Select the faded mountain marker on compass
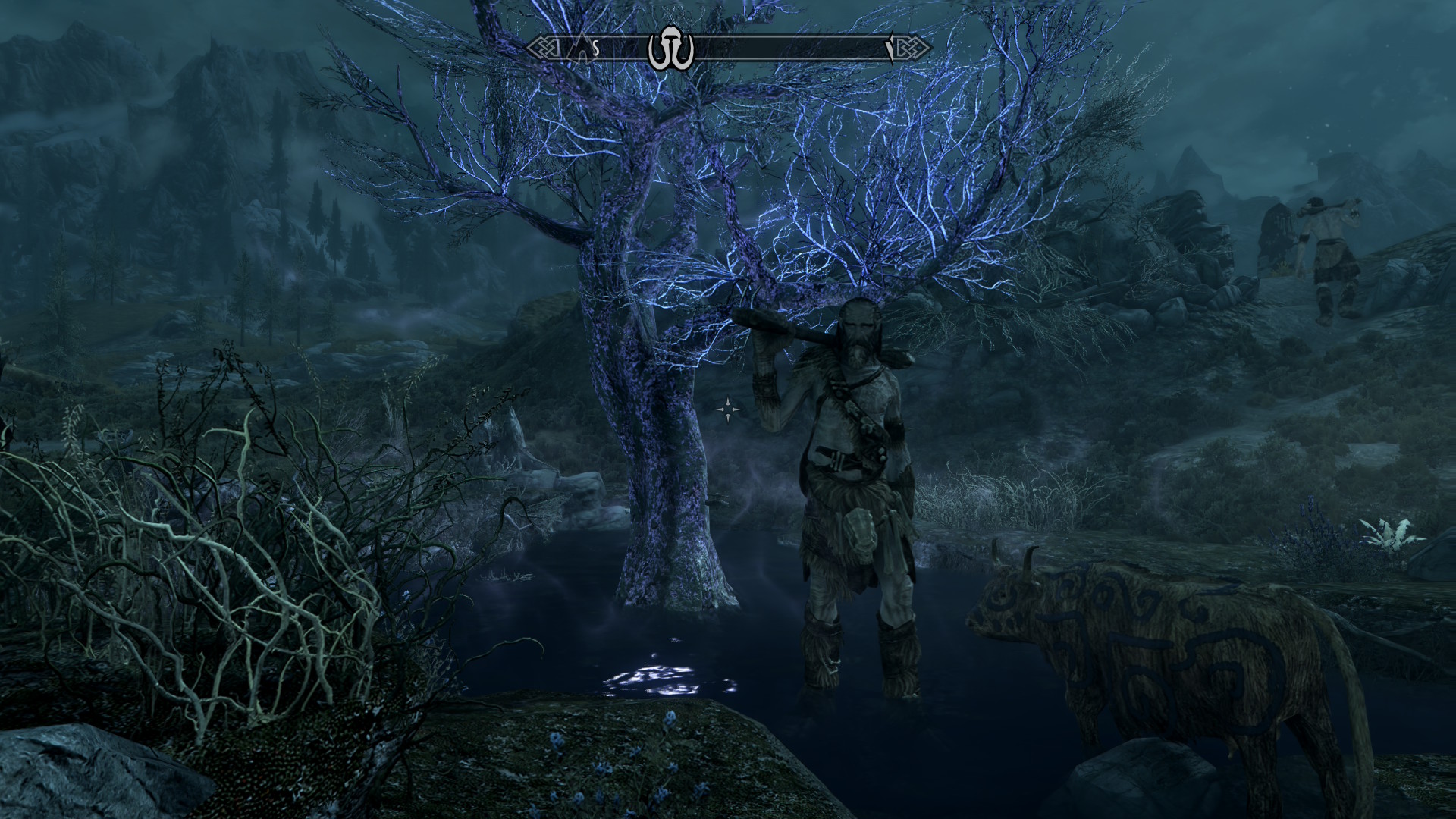Viewport: 1456px width, 819px height. pyautogui.click(x=582, y=49)
